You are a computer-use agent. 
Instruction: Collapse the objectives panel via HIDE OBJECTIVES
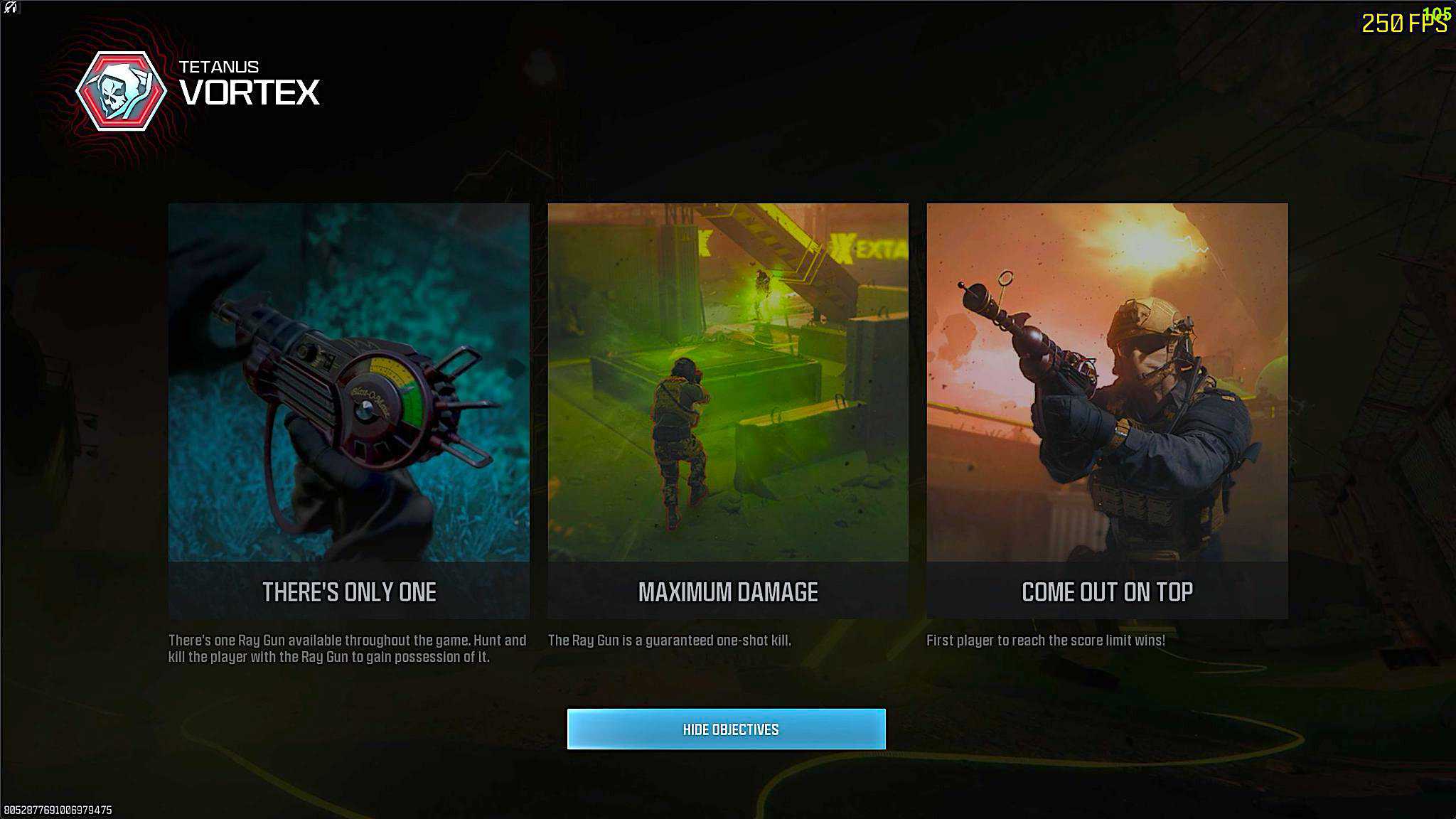tap(727, 729)
